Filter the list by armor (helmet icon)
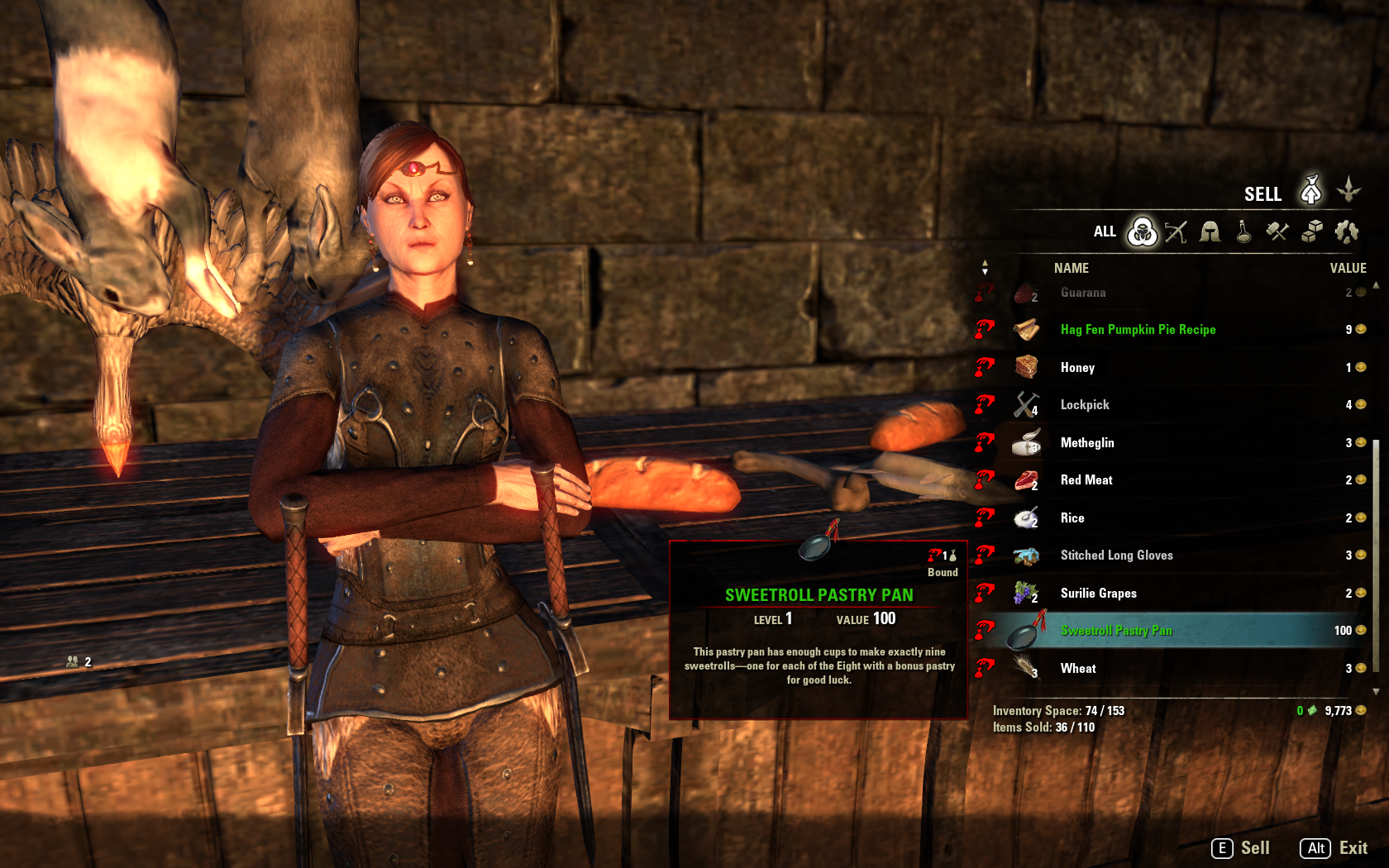Image resolution: width=1389 pixels, height=868 pixels. tap(1210, 232)
